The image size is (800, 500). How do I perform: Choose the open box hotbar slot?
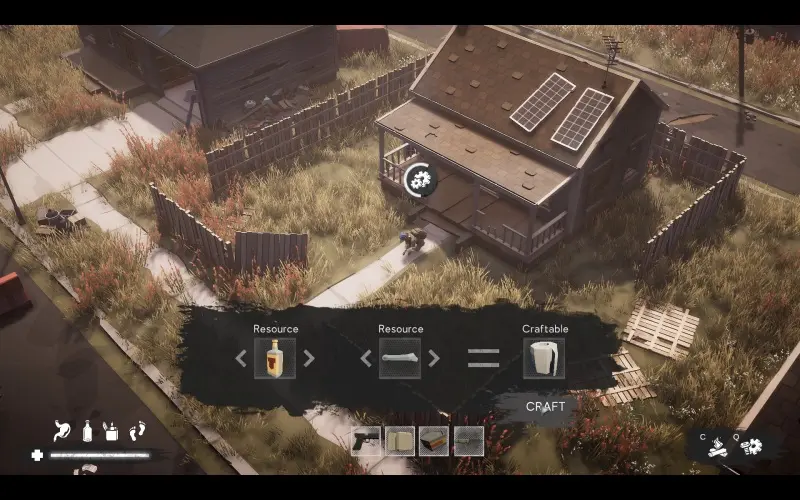click(x=434, y=441)
